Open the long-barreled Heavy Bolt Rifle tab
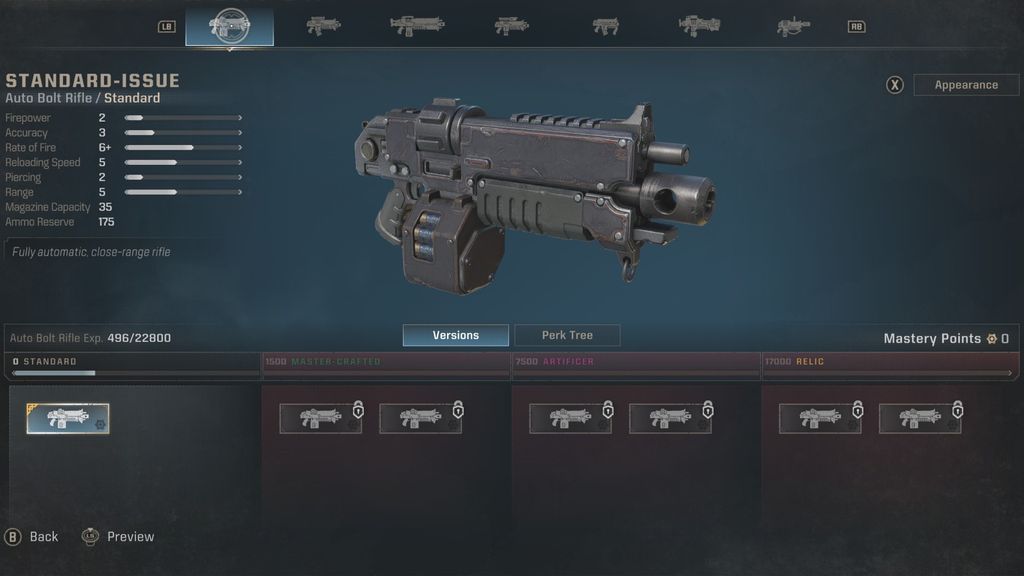The image size is (1024, 576). tap(417, 26)
